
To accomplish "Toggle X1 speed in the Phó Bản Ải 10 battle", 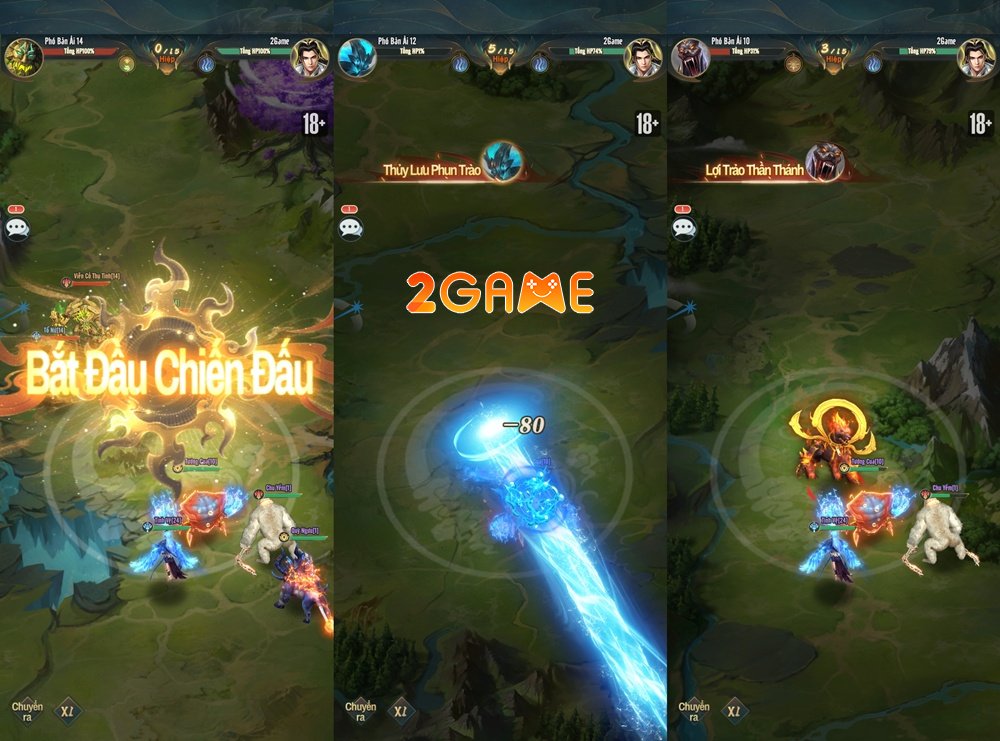I will 736,711.
